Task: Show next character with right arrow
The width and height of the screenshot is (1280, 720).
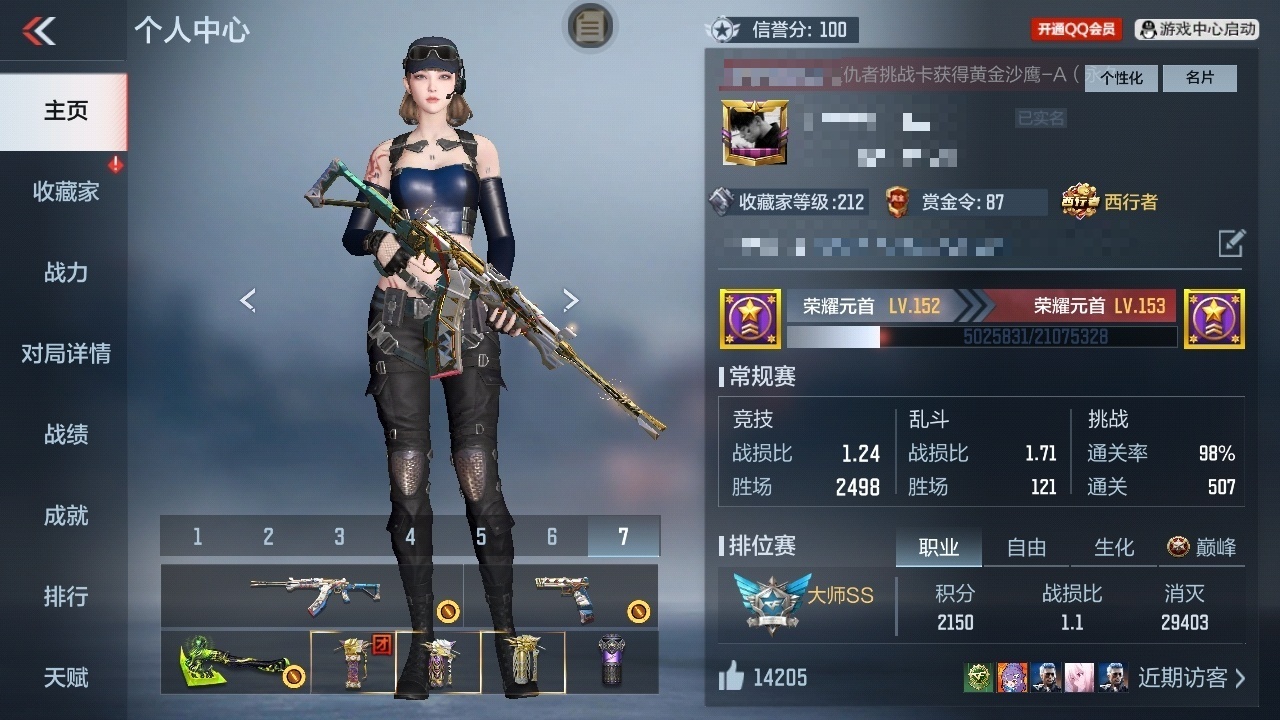Action: pos(571,299)
